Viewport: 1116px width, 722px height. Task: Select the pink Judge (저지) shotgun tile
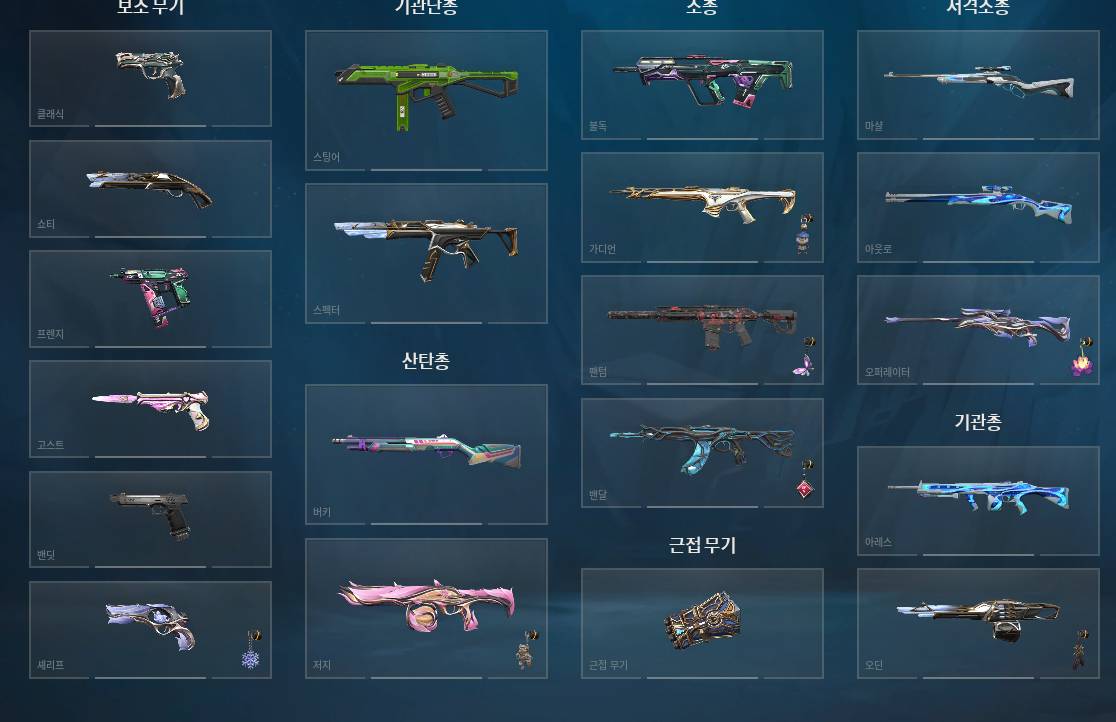click(x=426, y=608)
